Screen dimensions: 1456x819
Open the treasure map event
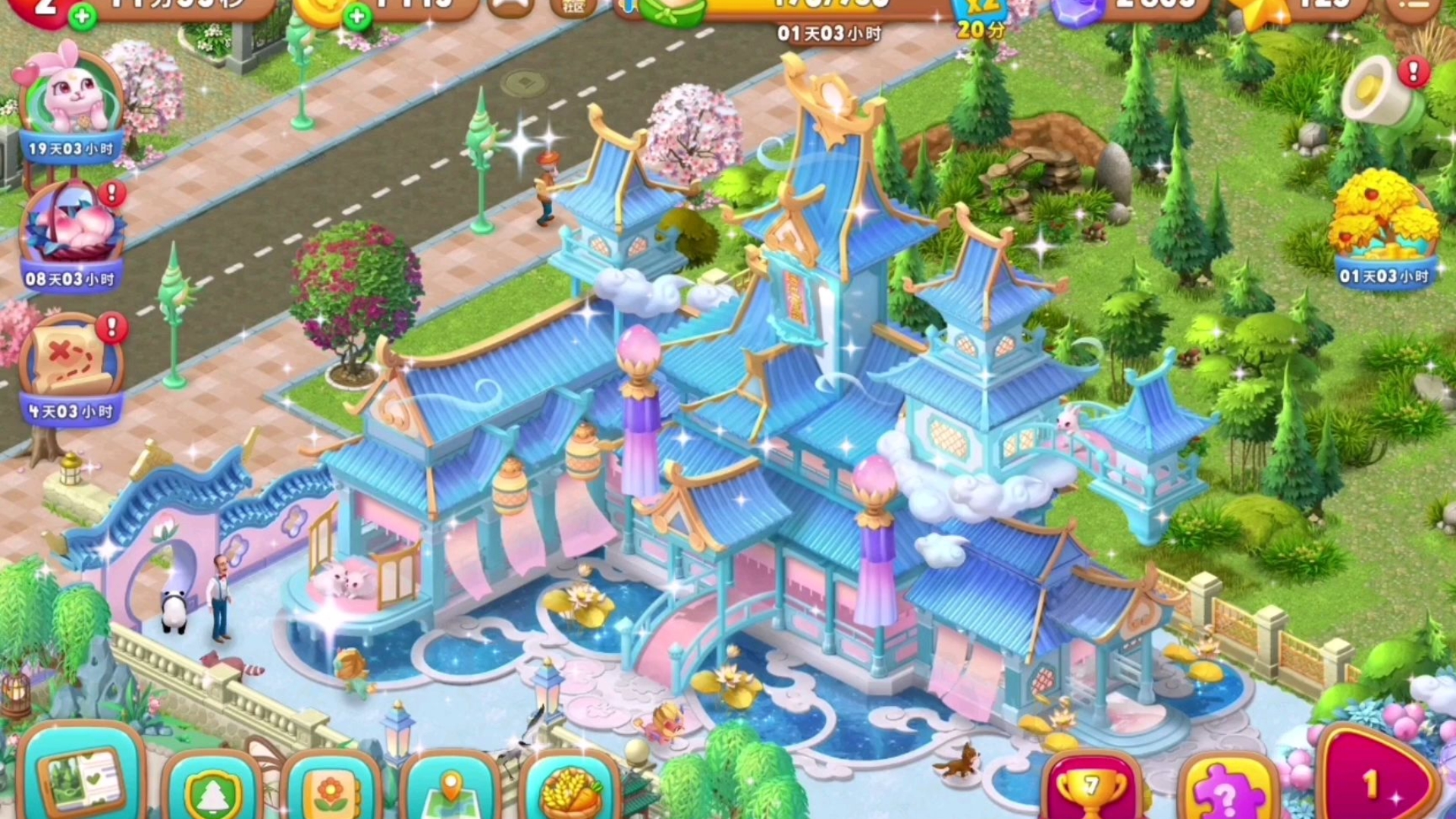click(x=71, y=364)
